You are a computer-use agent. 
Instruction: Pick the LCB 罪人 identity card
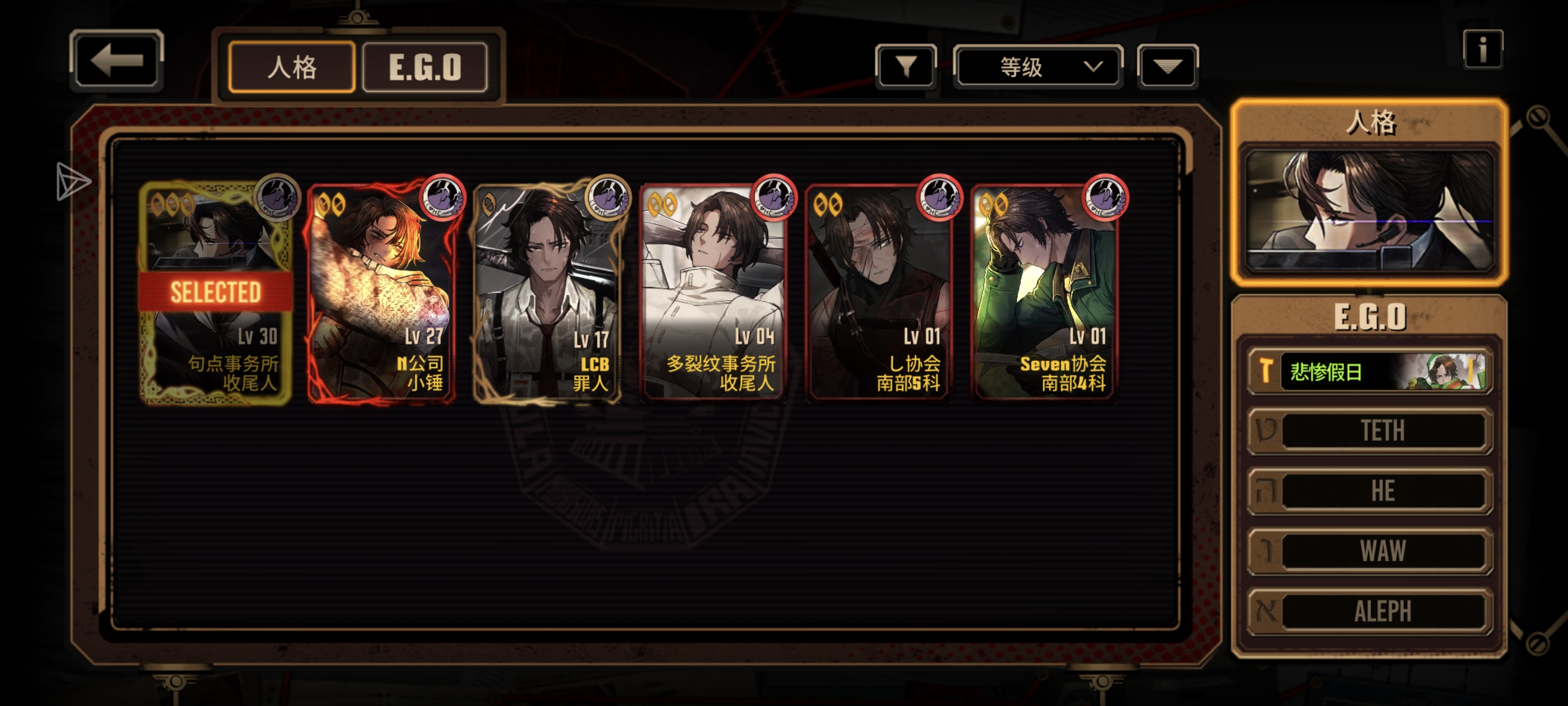pyautogui.click(x=547, y=292)
